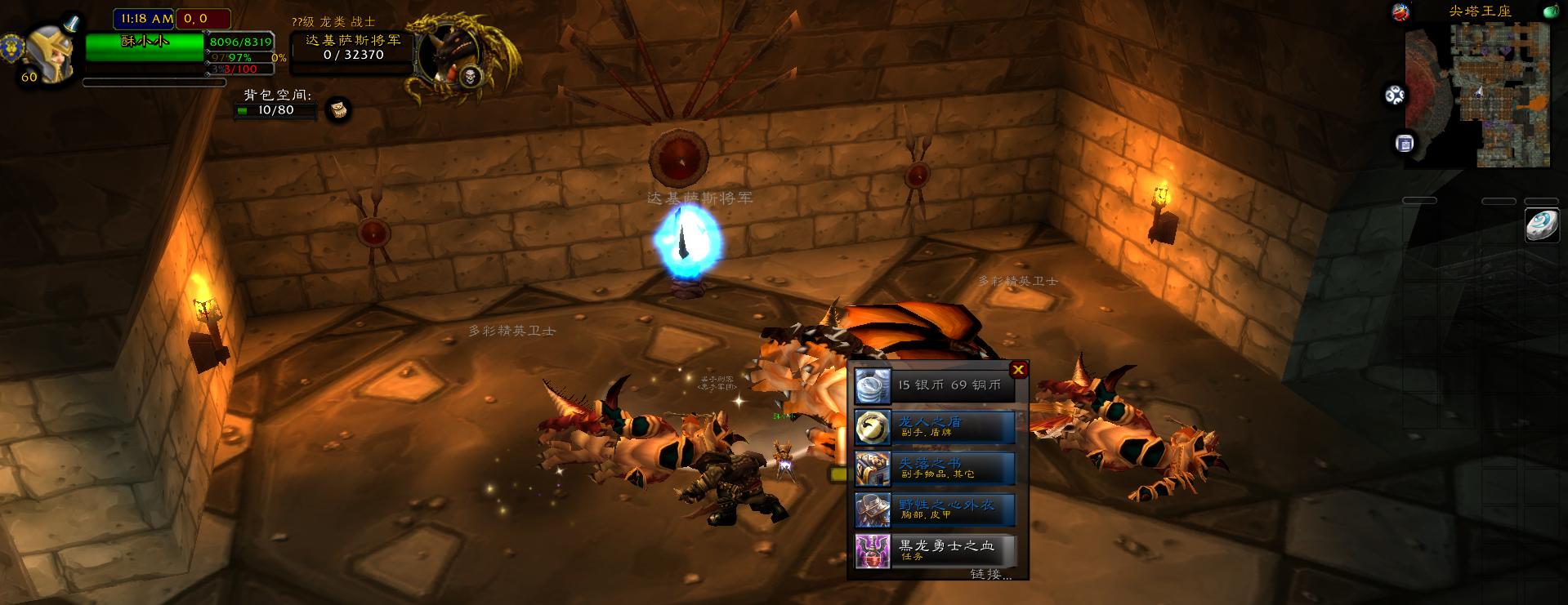
Task: Pick up the 黑龙勇士之血 quest item
Action: click(x=935, y=551)
